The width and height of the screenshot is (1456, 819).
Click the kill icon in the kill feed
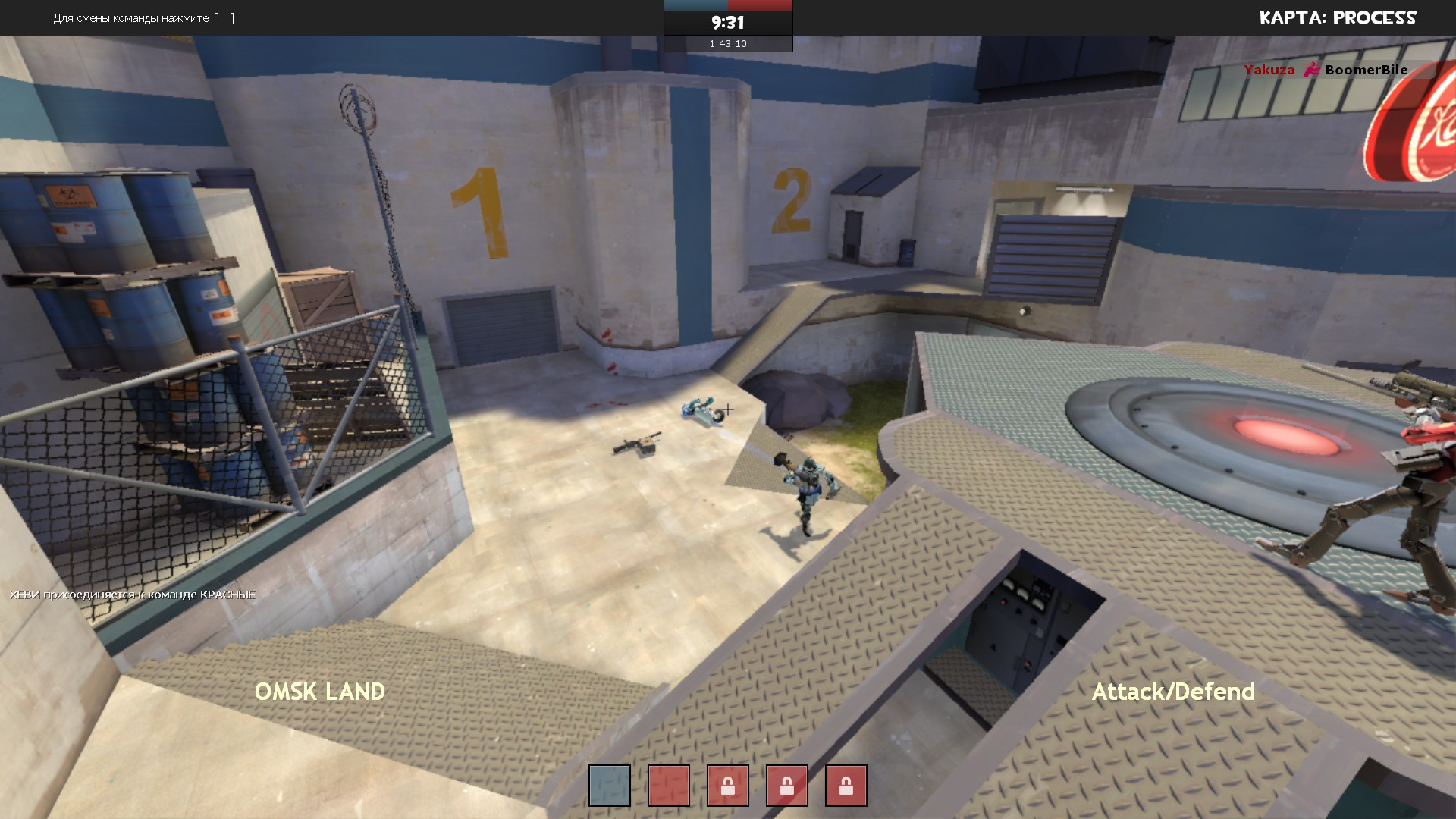(1310, 70)
